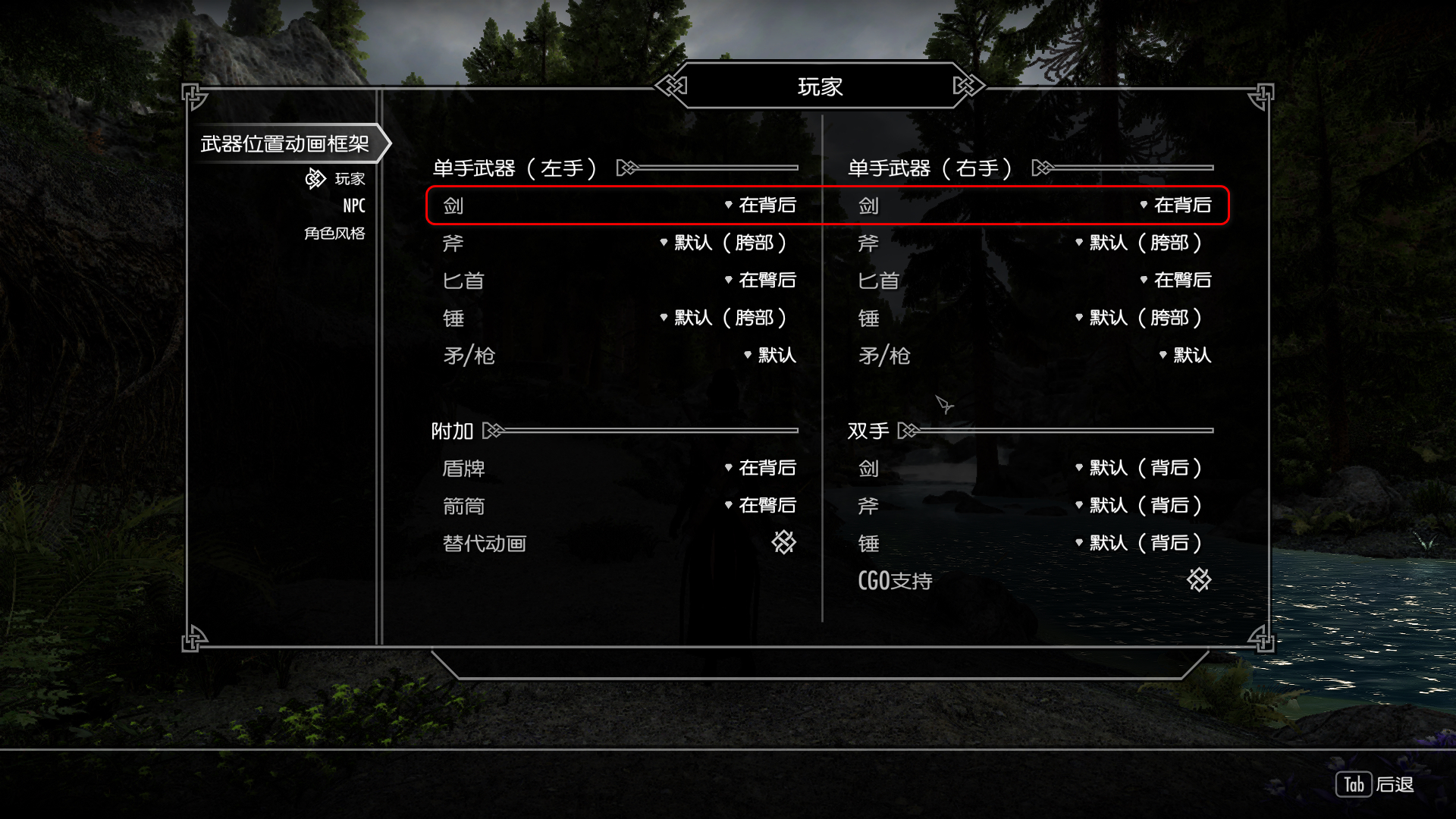Image resolution: width=1456 pixels, height=819 pixels.
Task: Change left-hand 剑 position dropdown
Action: (x=761, y=205)
